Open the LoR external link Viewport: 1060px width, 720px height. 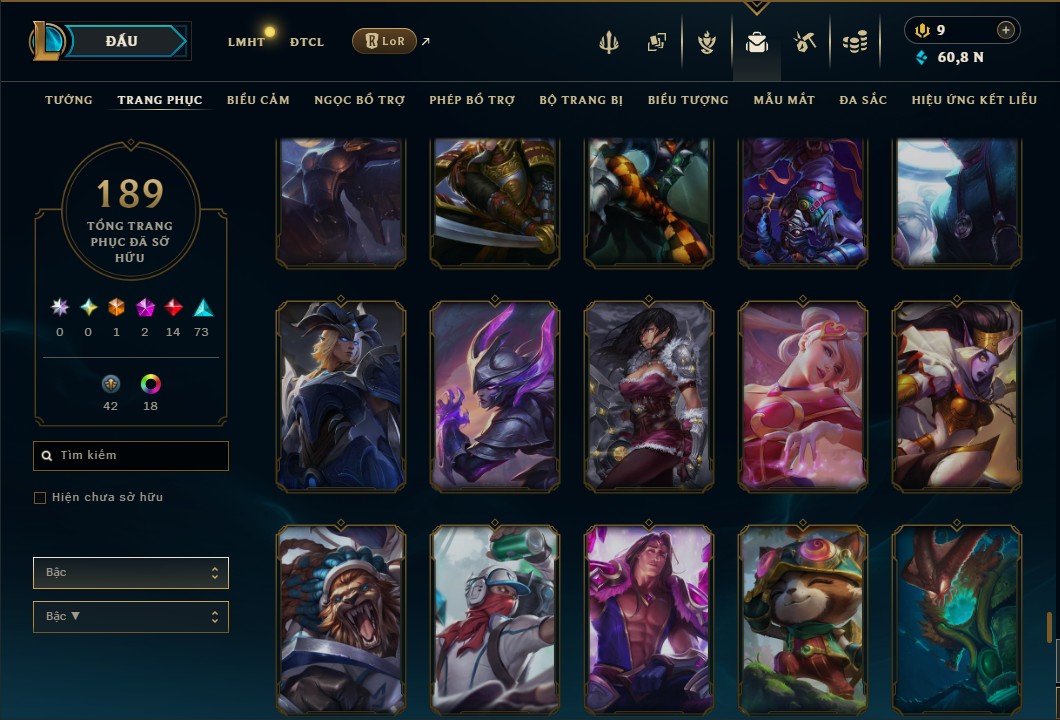click(x=385, y=41)
